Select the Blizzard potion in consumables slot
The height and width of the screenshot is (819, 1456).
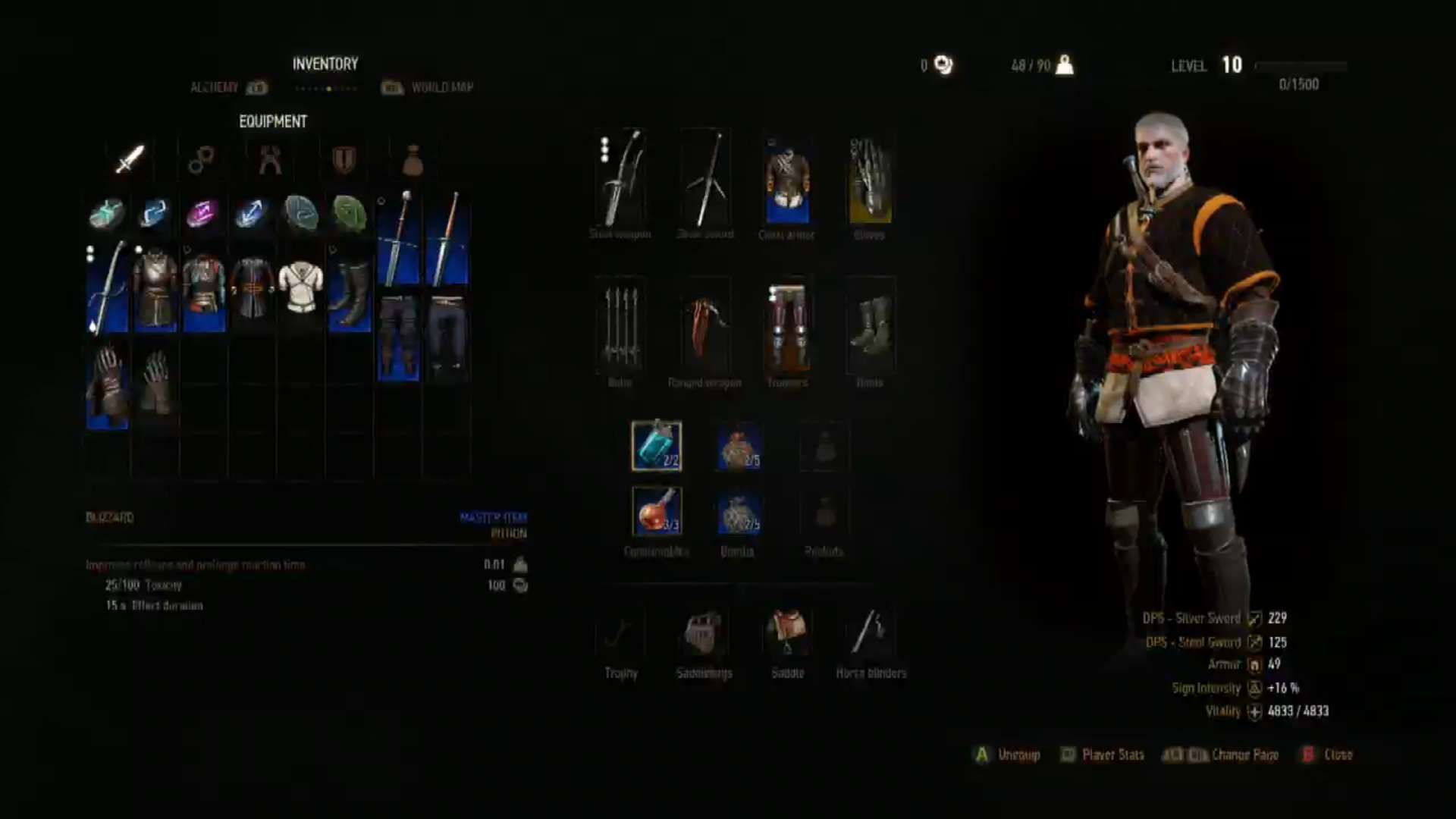(x=657, y=446)
